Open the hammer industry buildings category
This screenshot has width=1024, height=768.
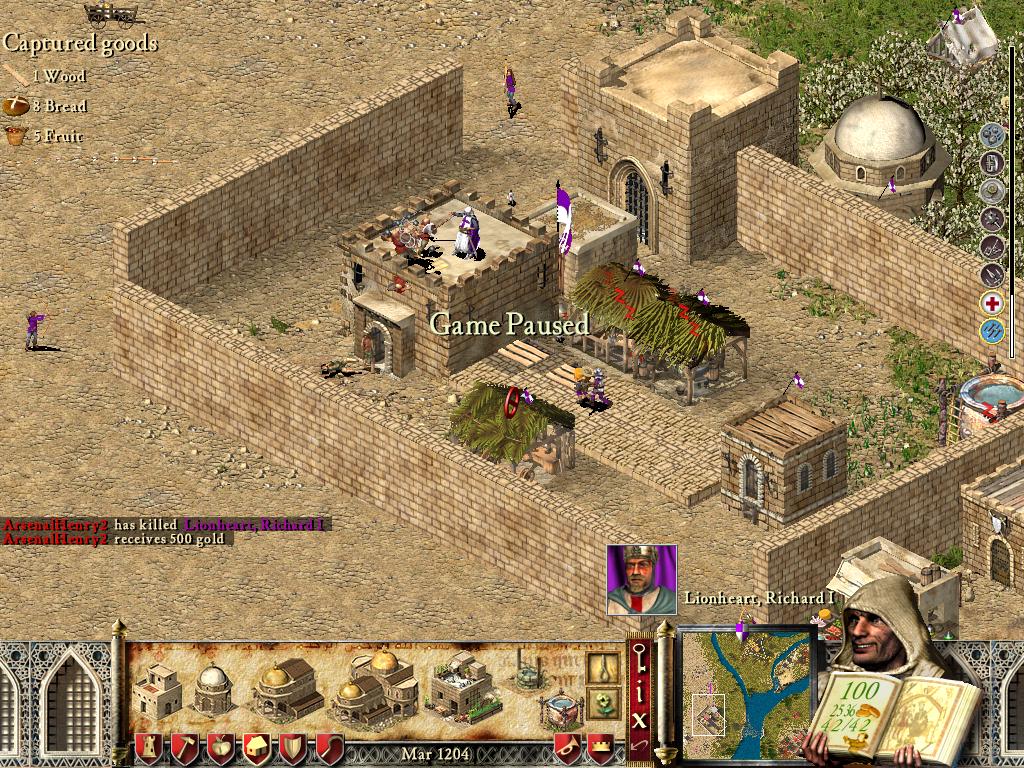pos(185,747)
